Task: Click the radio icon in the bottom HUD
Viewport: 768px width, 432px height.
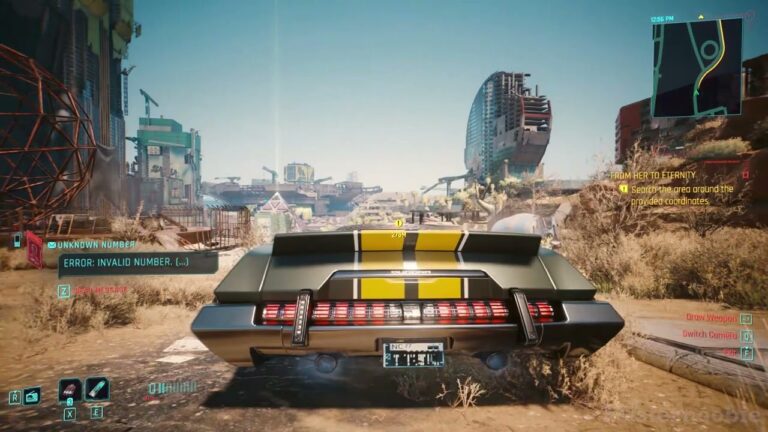Action: point(33,395)
